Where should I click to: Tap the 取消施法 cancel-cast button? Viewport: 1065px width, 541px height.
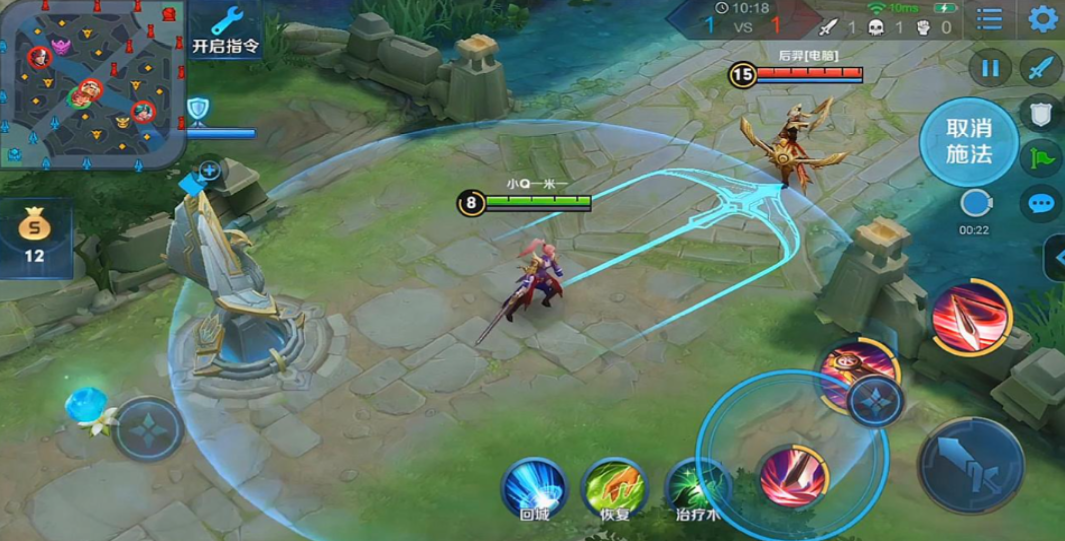click(x=968, y=142)
